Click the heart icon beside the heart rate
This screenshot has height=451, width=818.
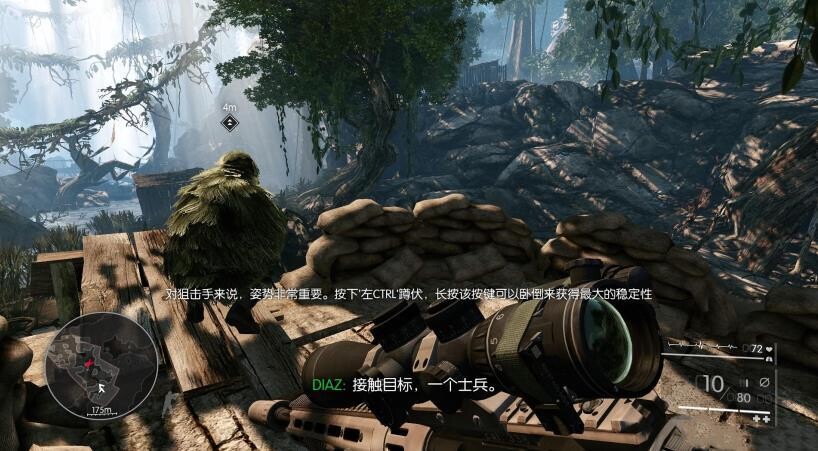coord(769,349)
